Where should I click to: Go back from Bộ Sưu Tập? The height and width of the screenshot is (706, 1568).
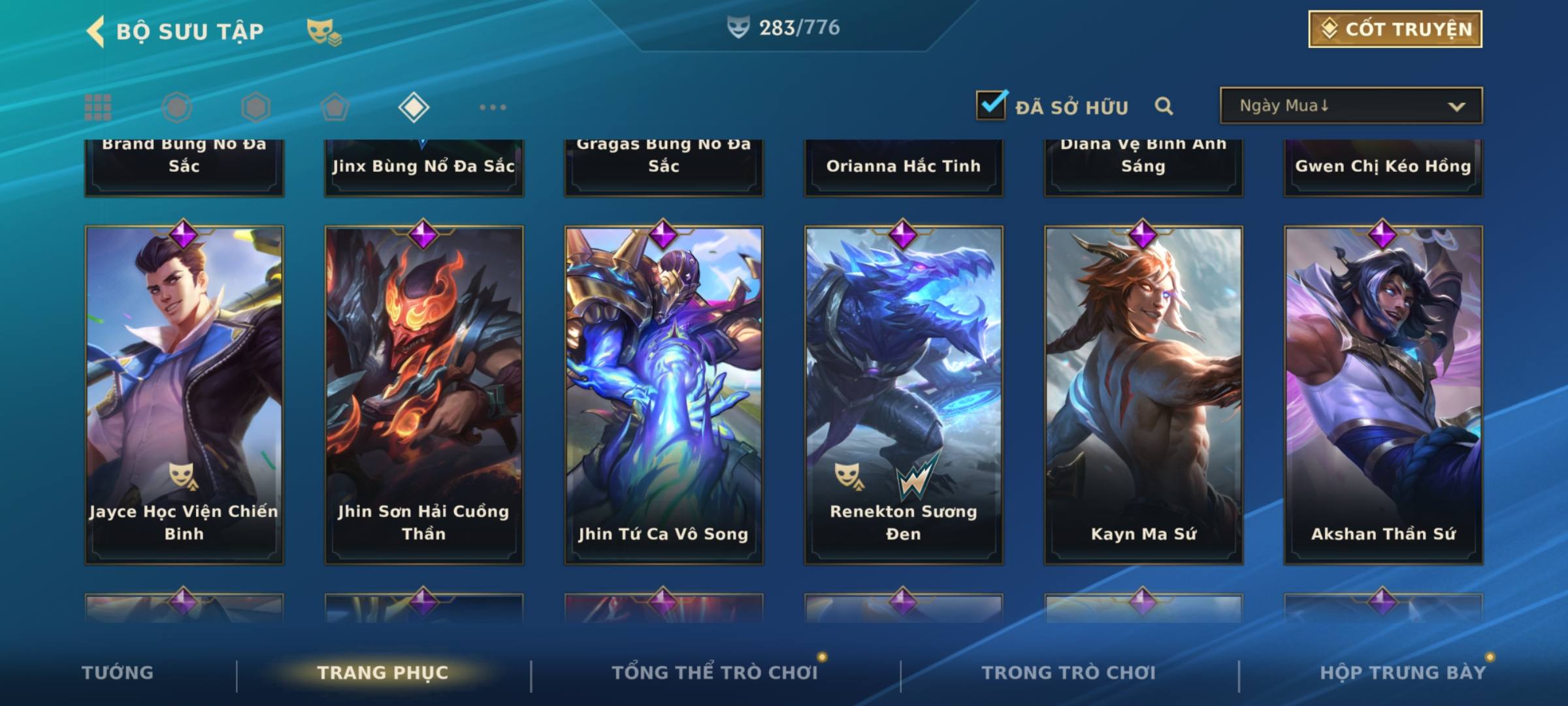96,31
